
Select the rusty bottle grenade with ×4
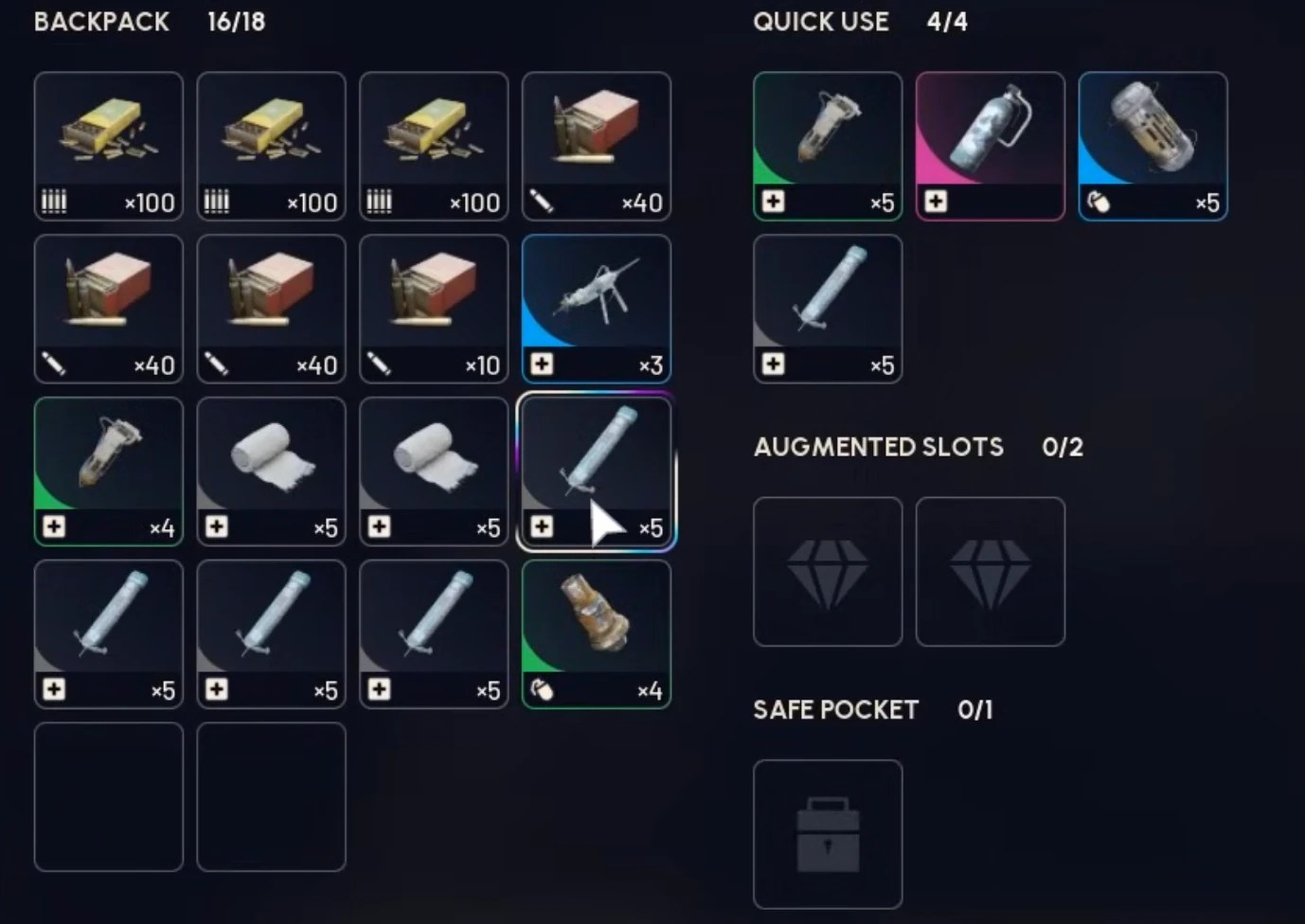tap(597, 633)
